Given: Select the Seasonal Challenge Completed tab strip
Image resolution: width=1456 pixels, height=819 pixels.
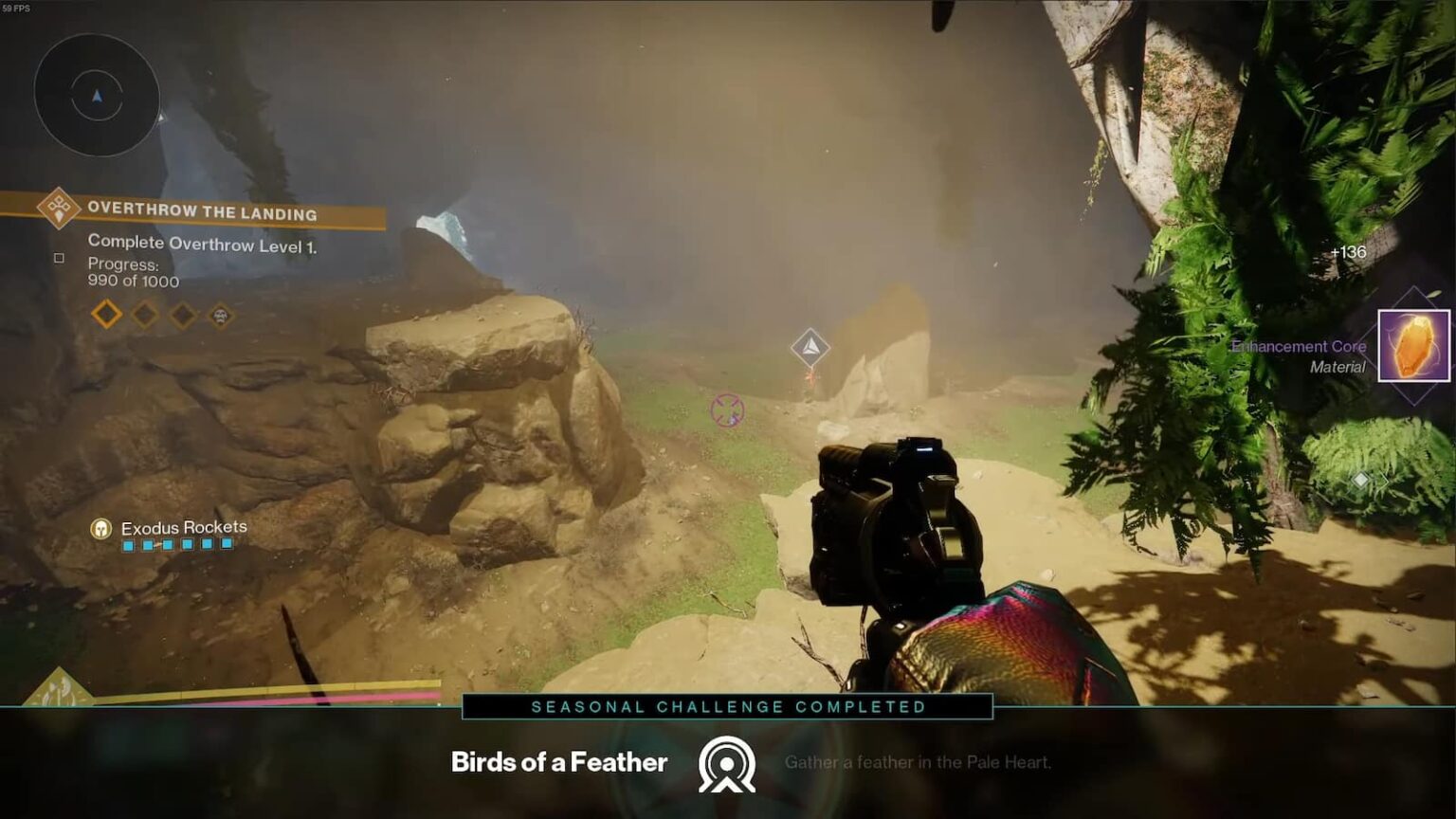Looking at the screenshot, I should click(728, 706).
